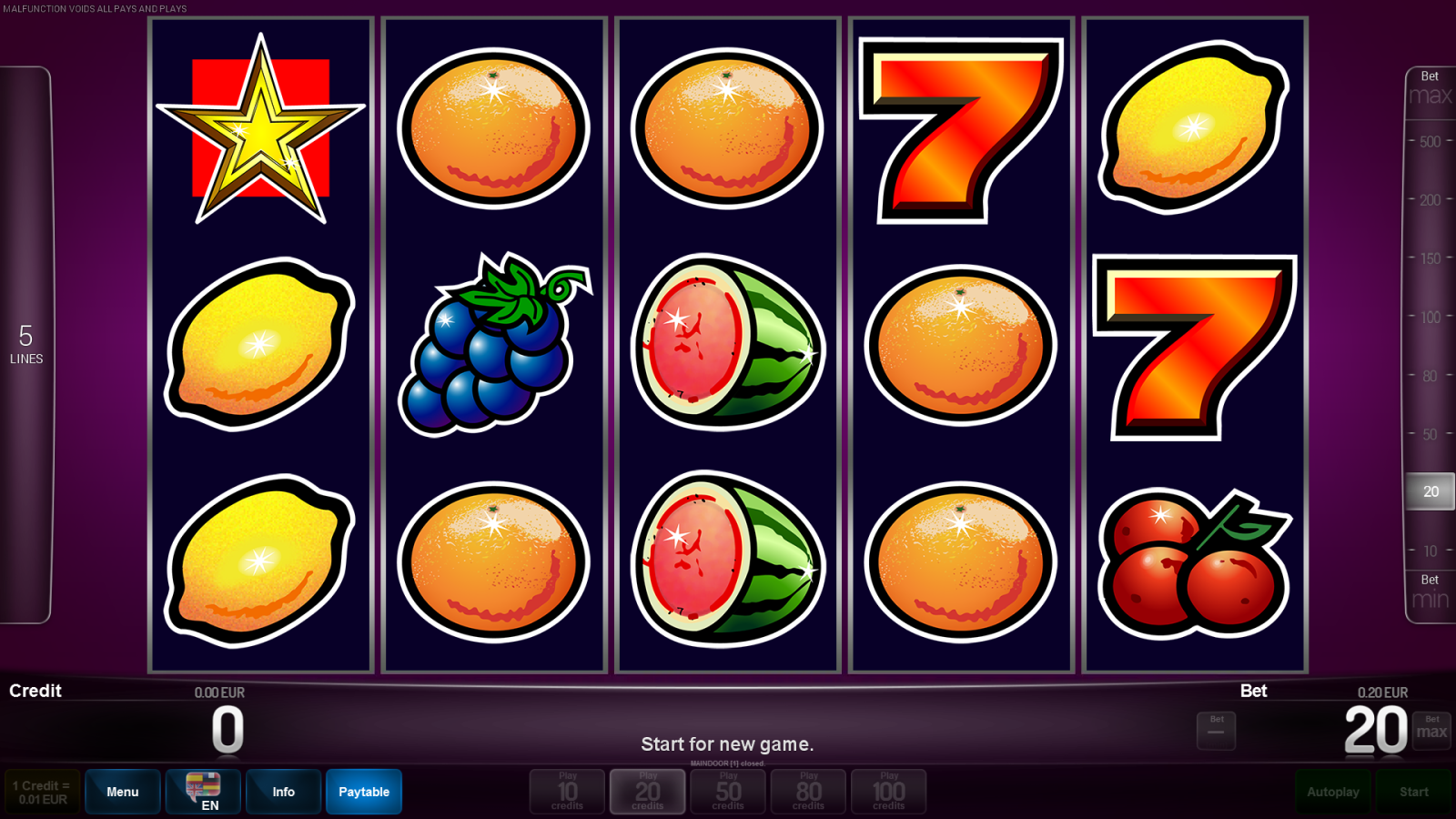The height and width of the screenshot is (819, 1456).
Task: Open the Menu button
Action: (123, 792)
